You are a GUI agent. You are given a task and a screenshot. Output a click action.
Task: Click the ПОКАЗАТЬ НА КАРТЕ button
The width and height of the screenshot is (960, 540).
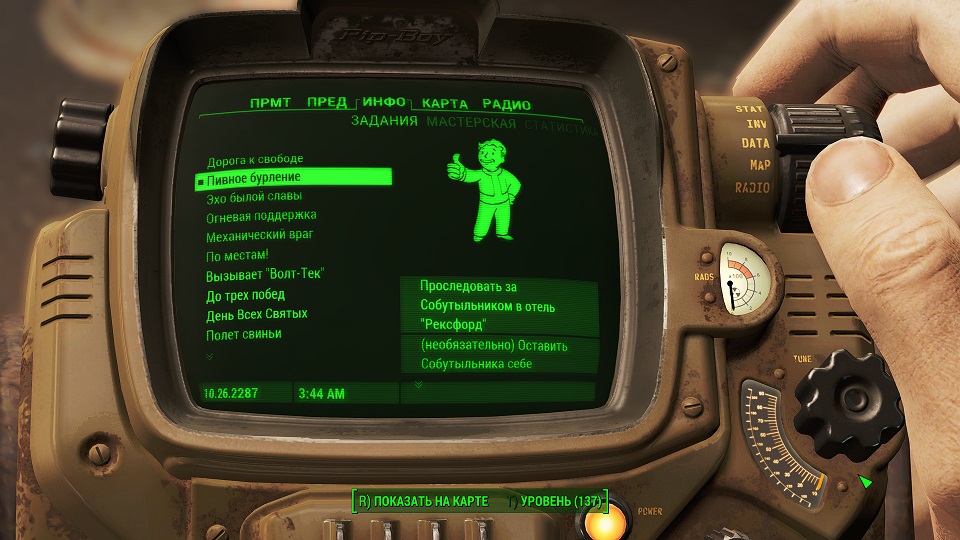coord(423,500)
